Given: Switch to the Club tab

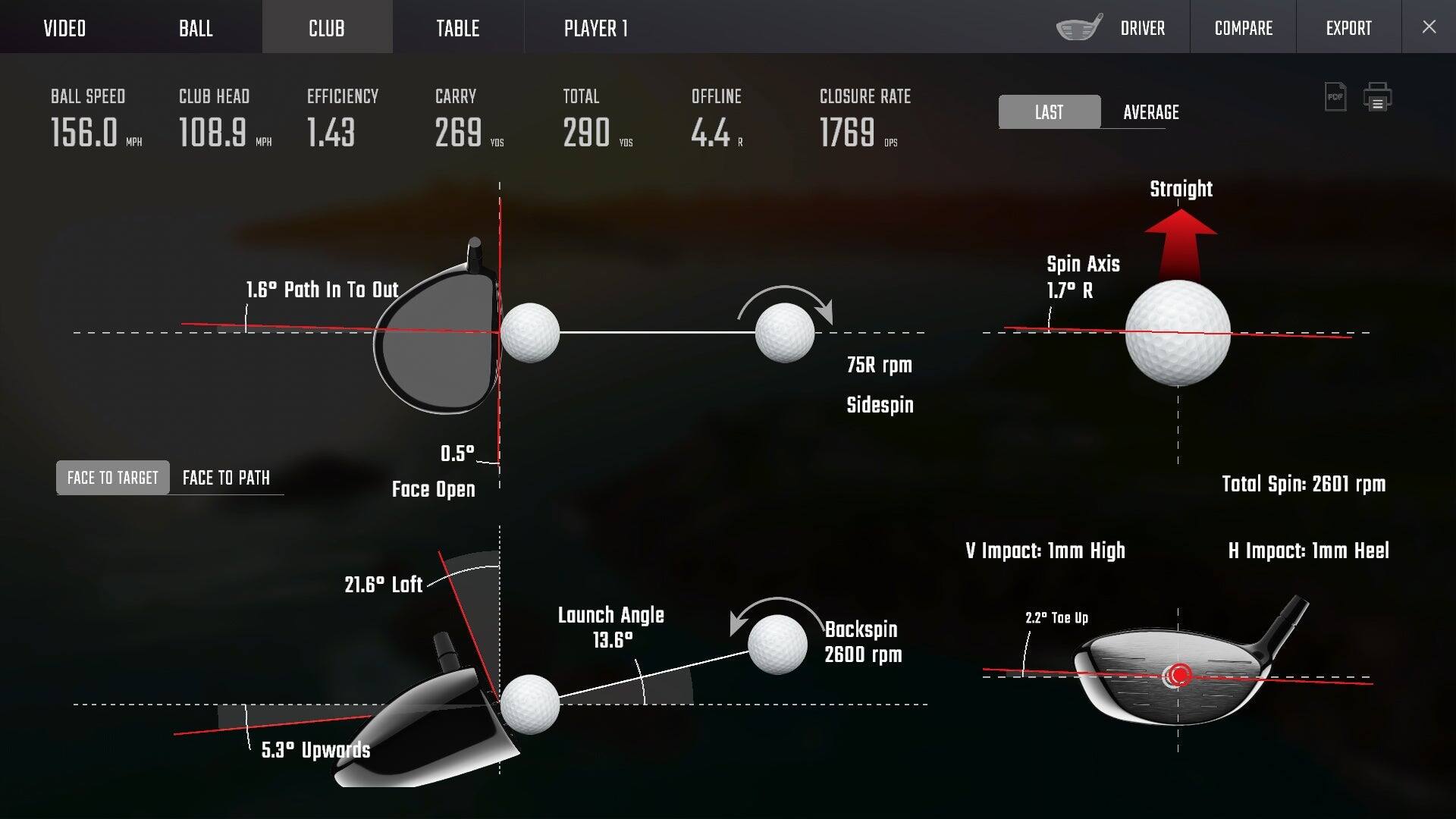Looking at the screenshot, I should 326,27.
